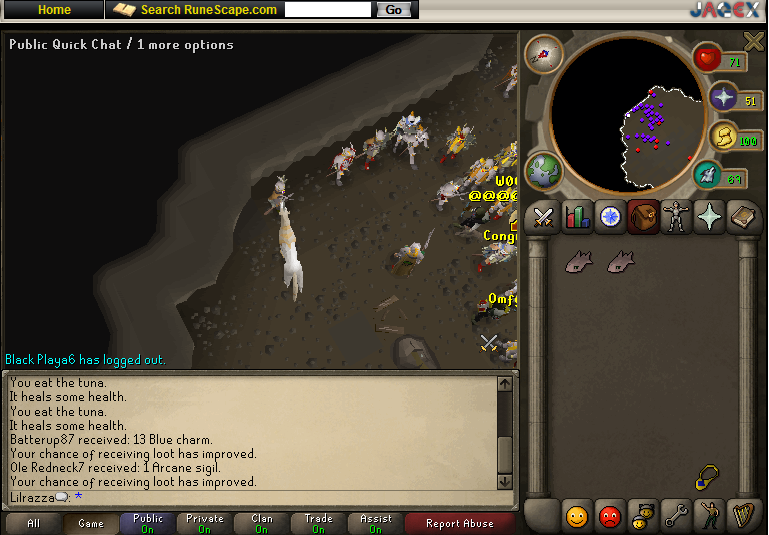Switch to the skills bar-chart tab

click(x=577, y=217)
